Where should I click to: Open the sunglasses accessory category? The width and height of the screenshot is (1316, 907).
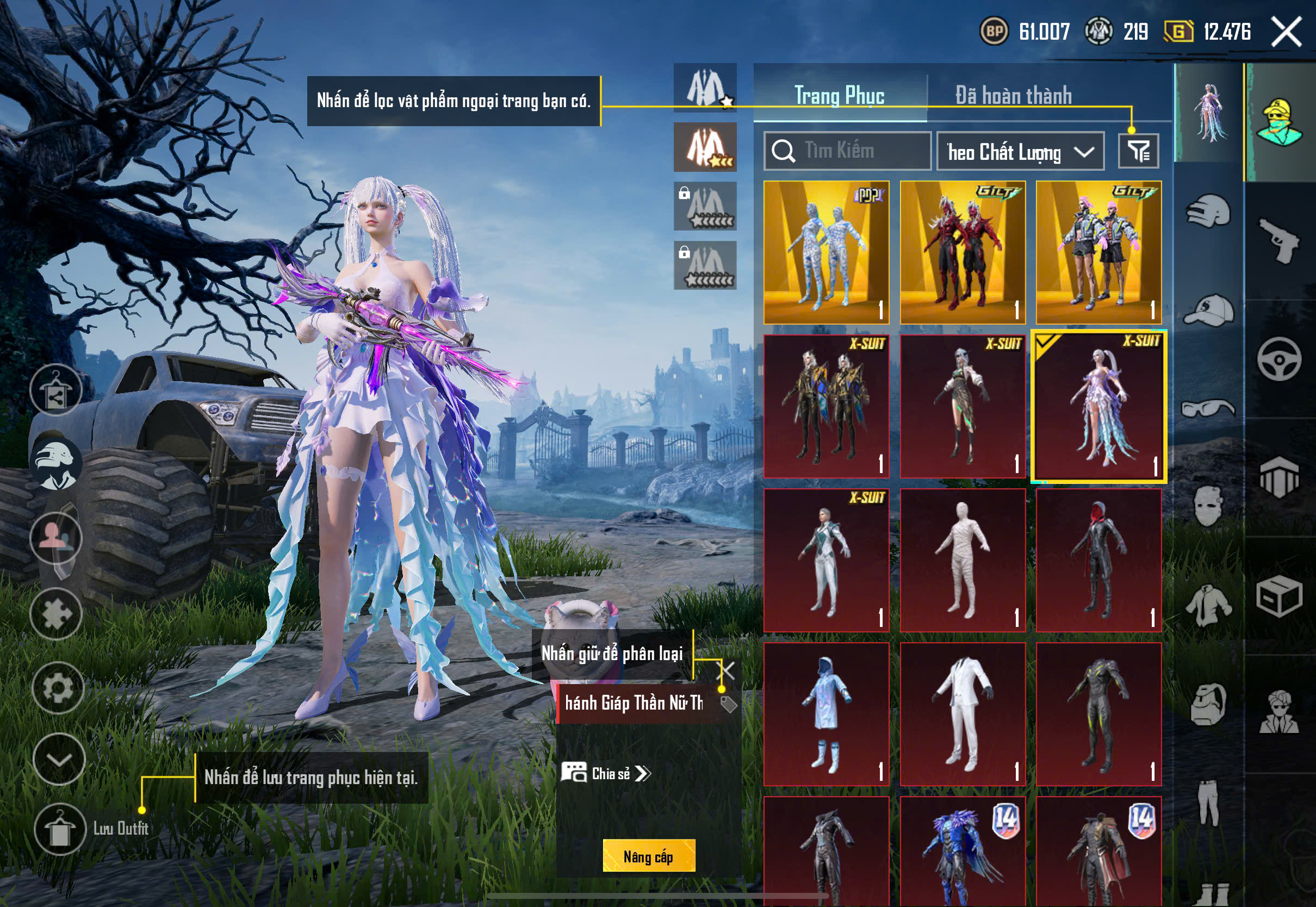click(1208, 408)
